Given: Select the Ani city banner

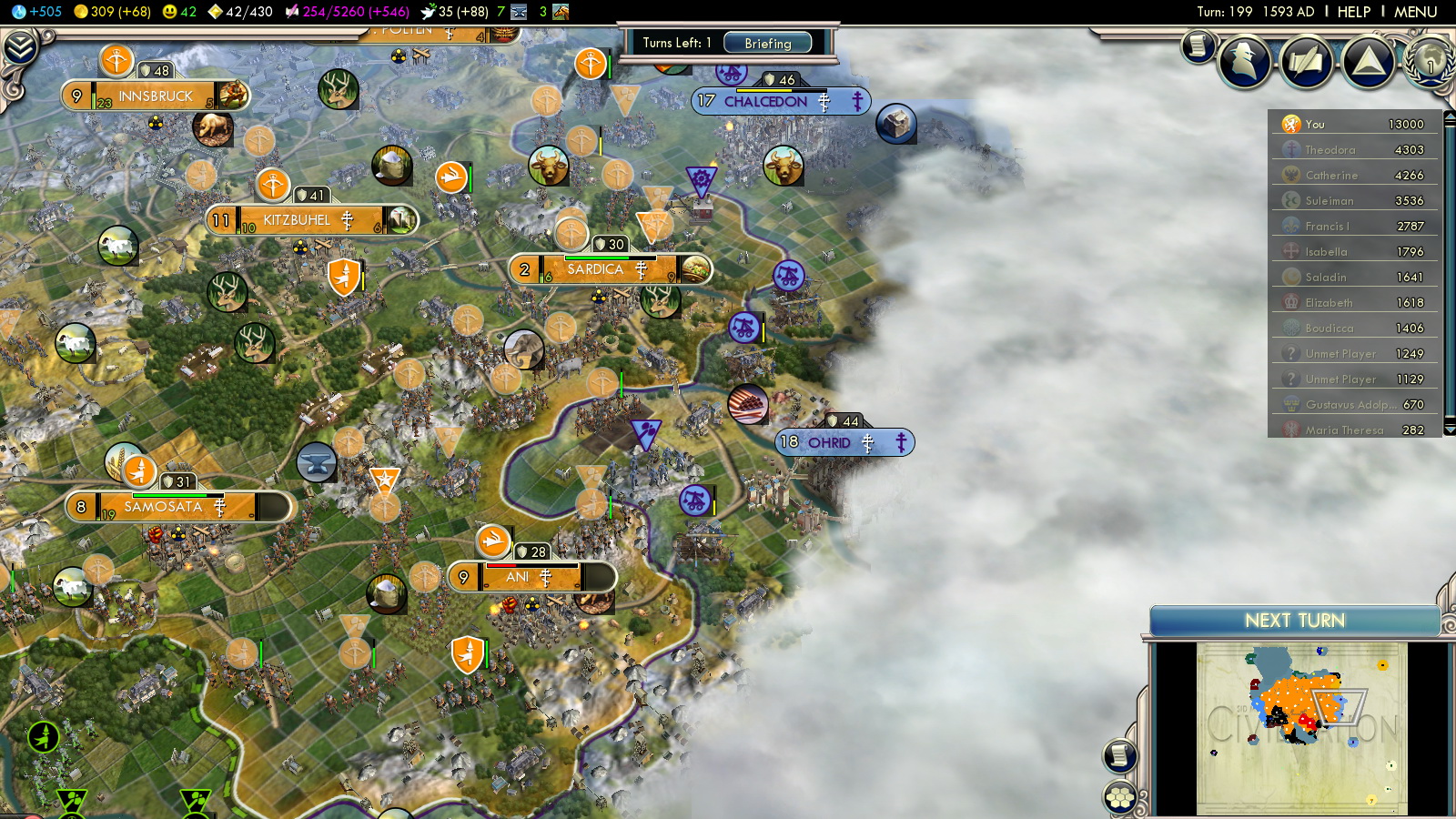Looking at the screenshot, I should tap(519, 577).
